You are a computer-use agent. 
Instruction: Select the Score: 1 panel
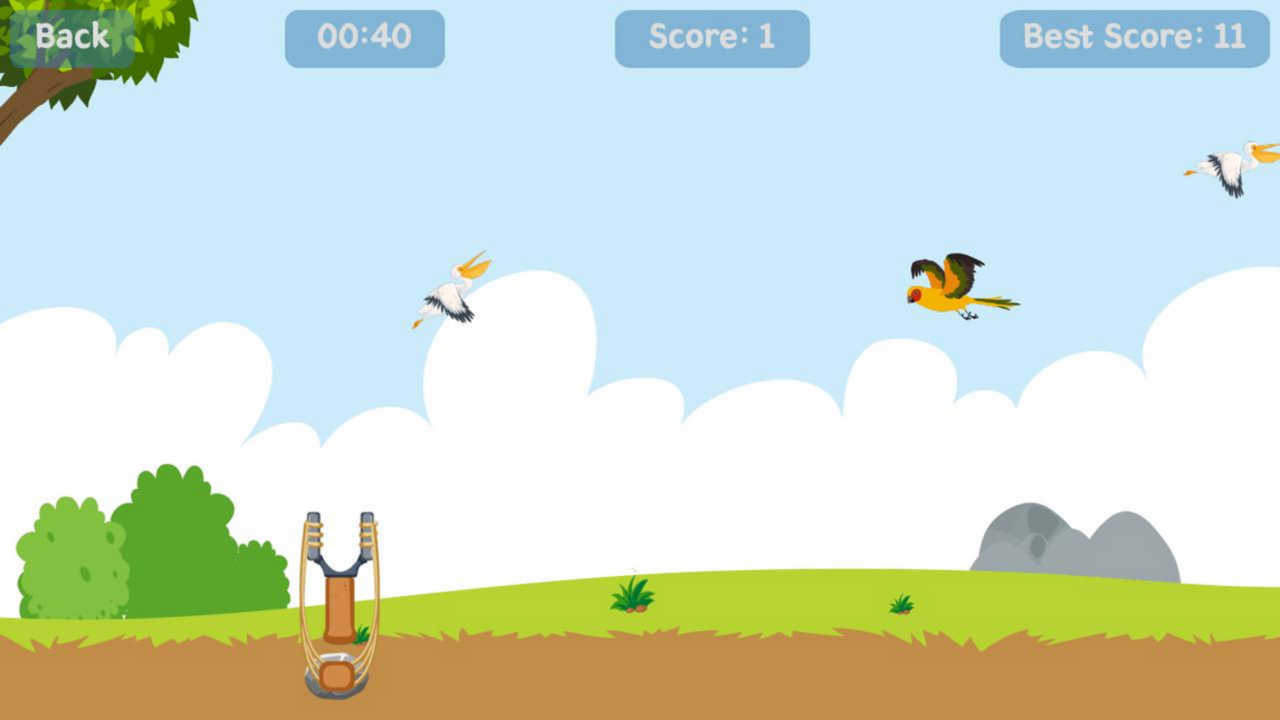[712, 38]
